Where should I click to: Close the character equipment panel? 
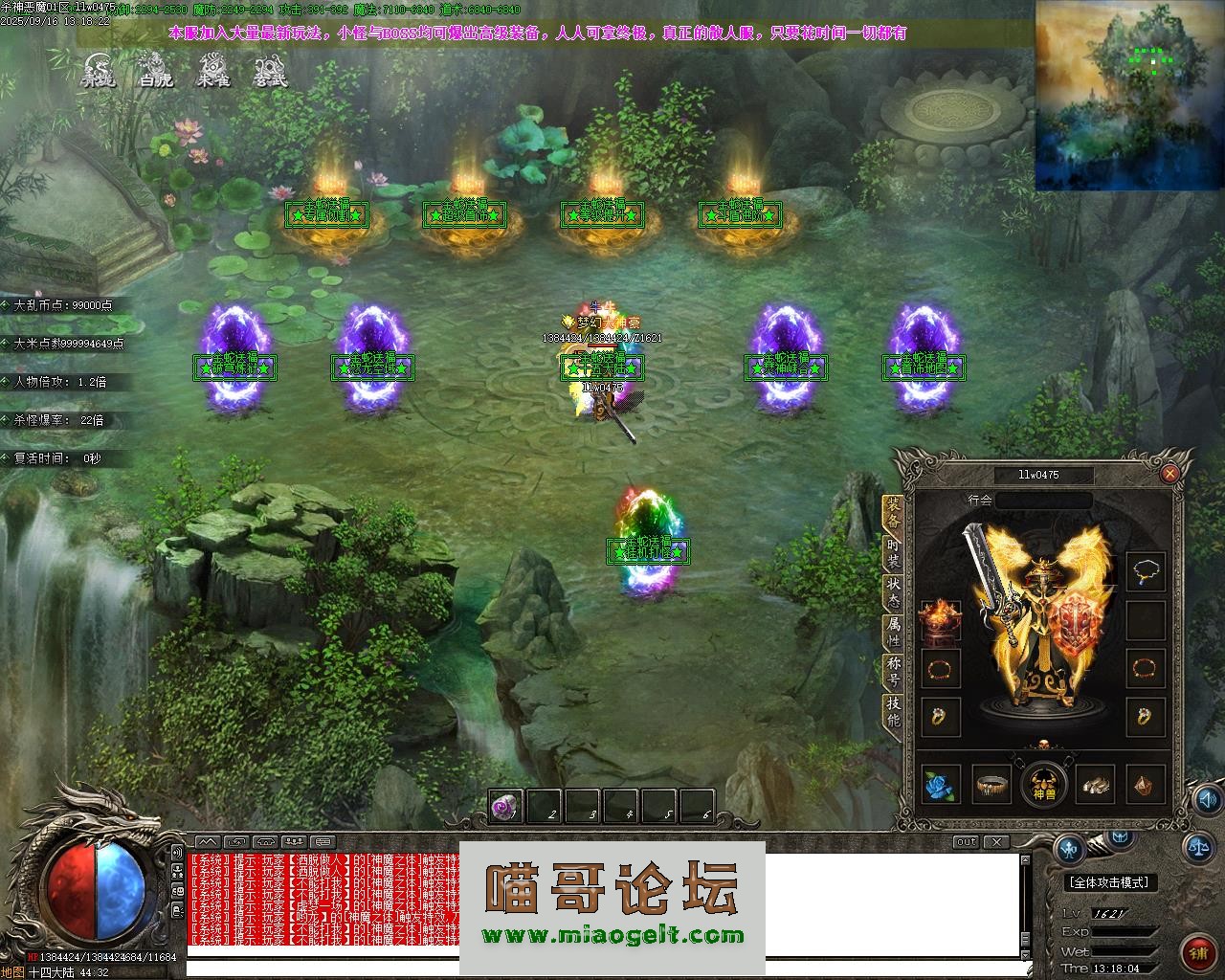click(x=1169, y=474)
